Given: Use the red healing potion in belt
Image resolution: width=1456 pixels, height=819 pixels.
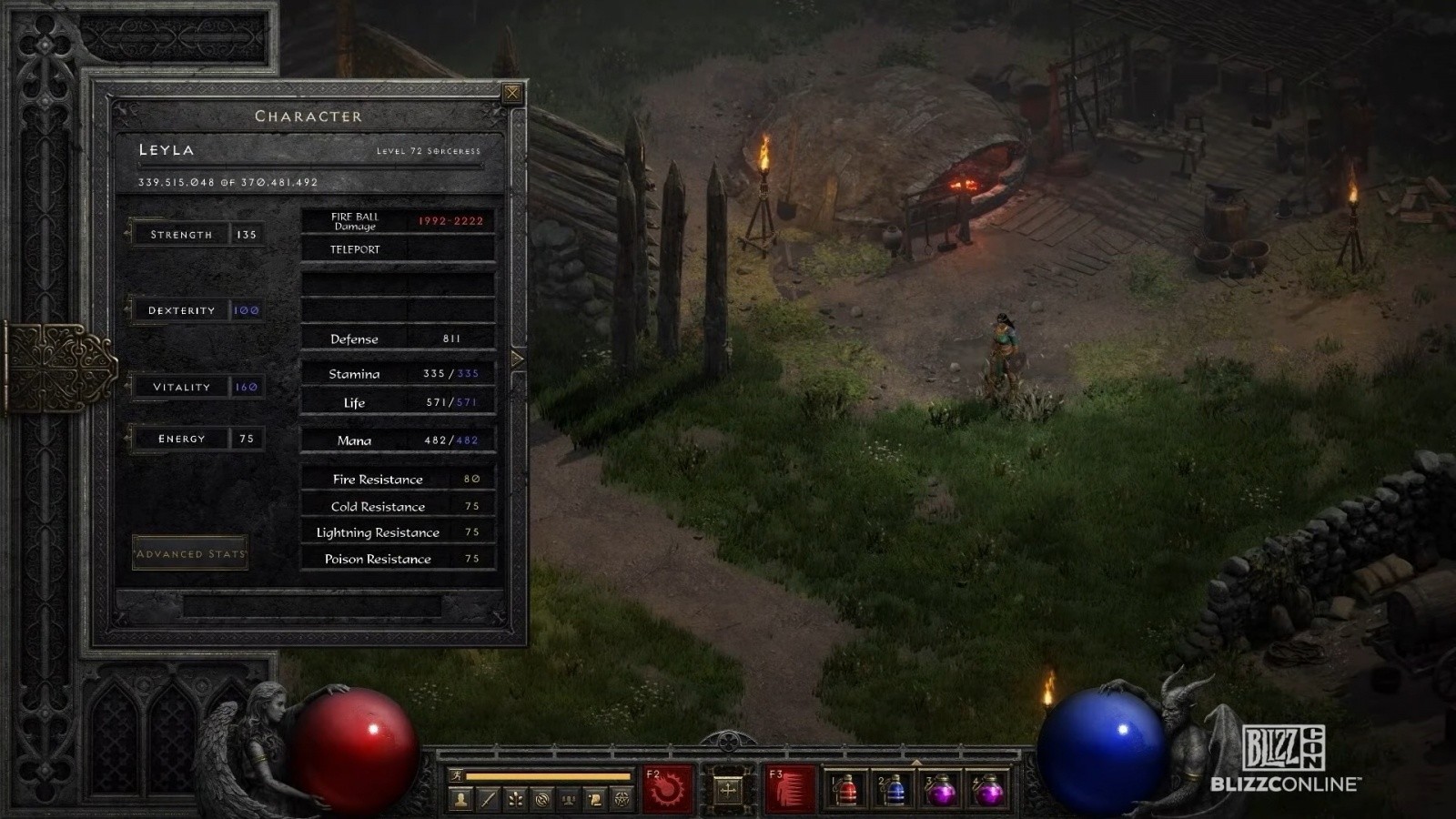Looking at the screenshot, I should tap(846, 790).
